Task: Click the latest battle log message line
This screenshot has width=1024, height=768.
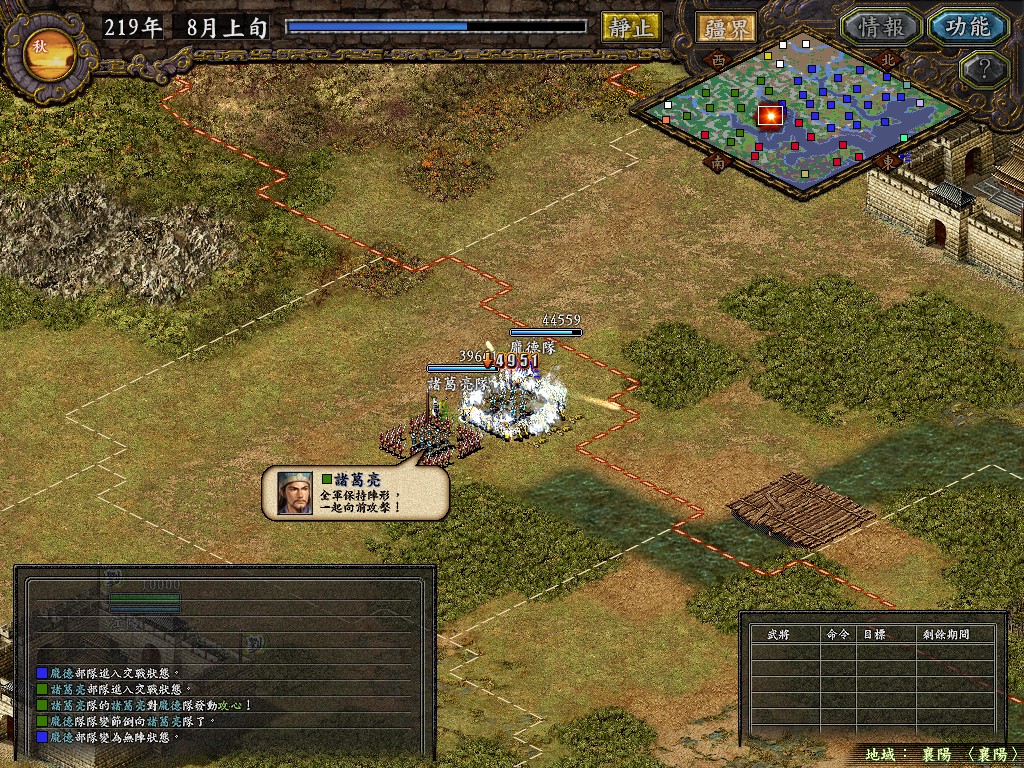Action: click(x=112, y=737)
